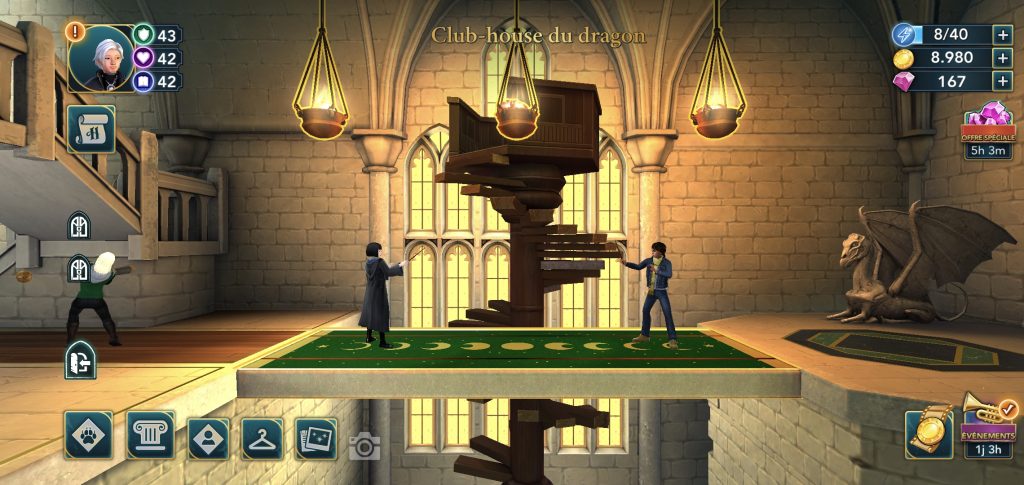Add more gold coins with the plus button
Screen dimensions: 1024x485
[1002, 58]
